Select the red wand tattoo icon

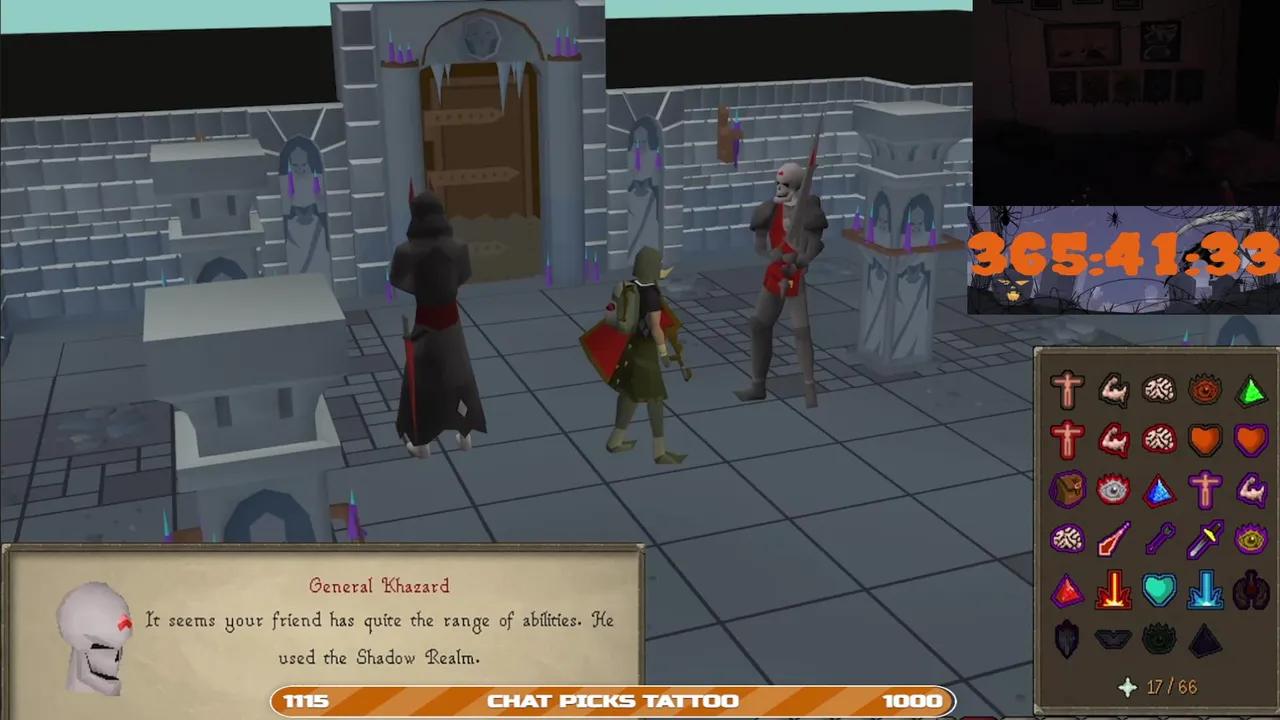(x=1113, y=539)
